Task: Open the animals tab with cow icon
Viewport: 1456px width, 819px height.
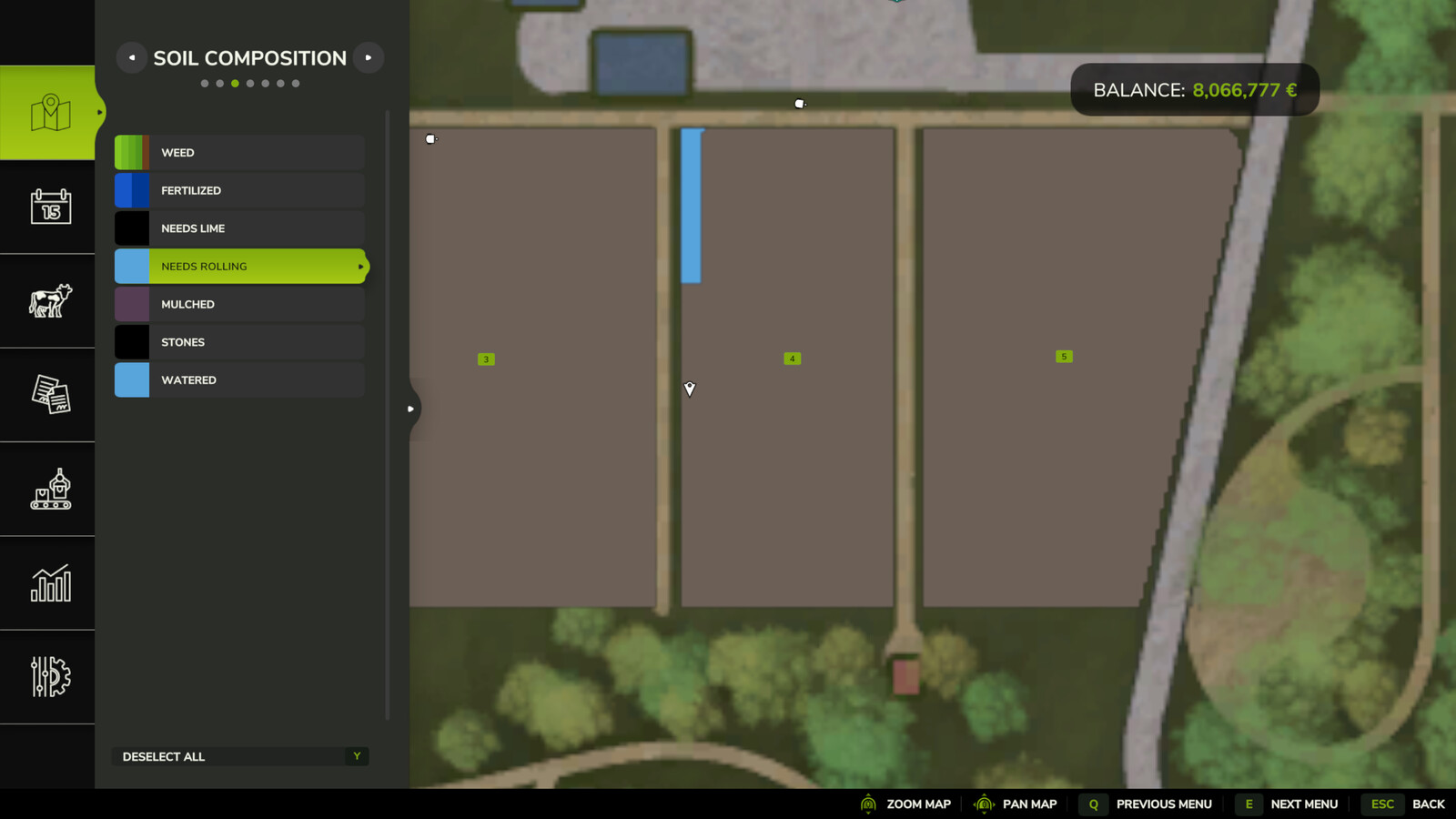Action: coord(50,300)
